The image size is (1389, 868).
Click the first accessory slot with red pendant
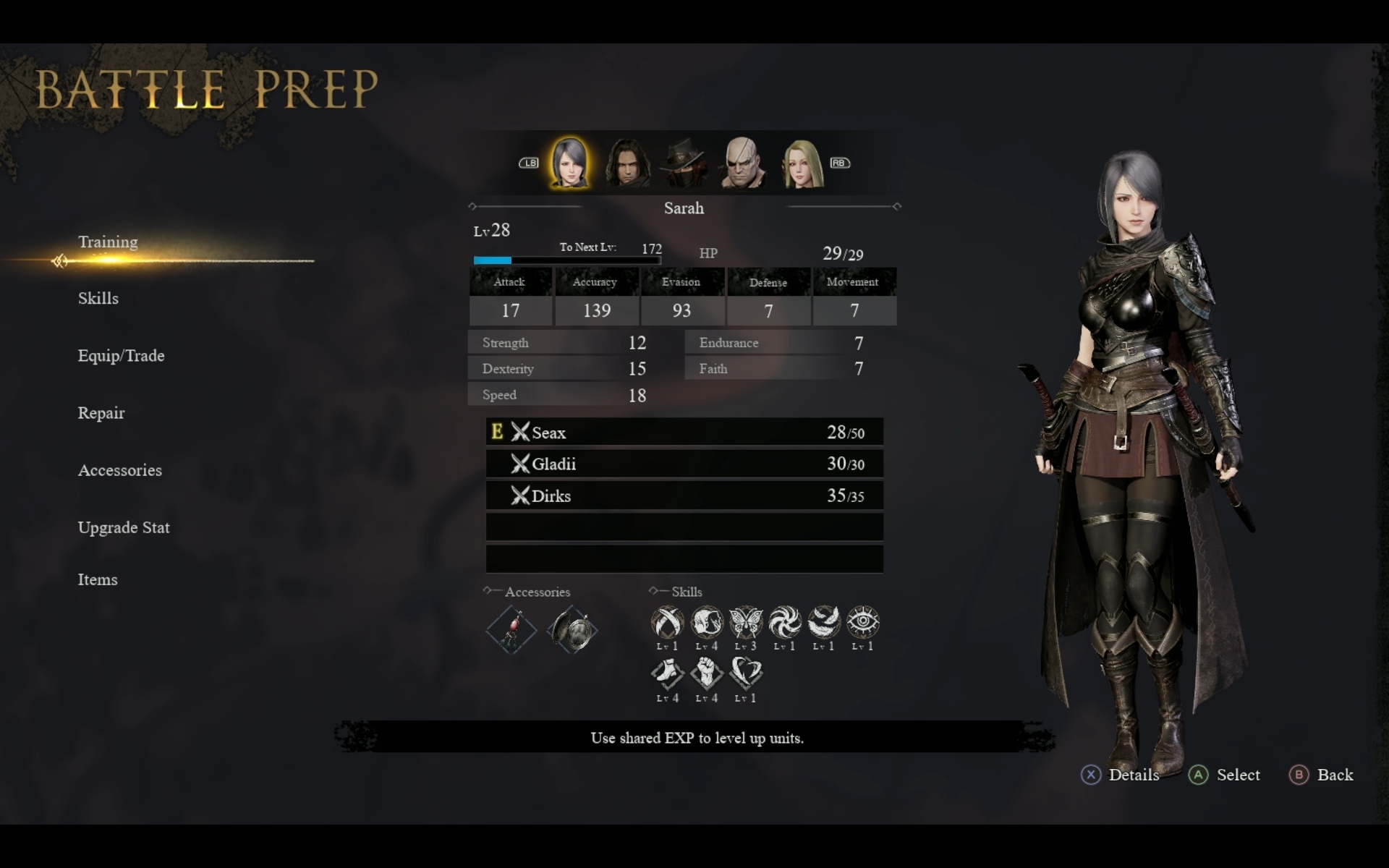[x=511, y=630]
